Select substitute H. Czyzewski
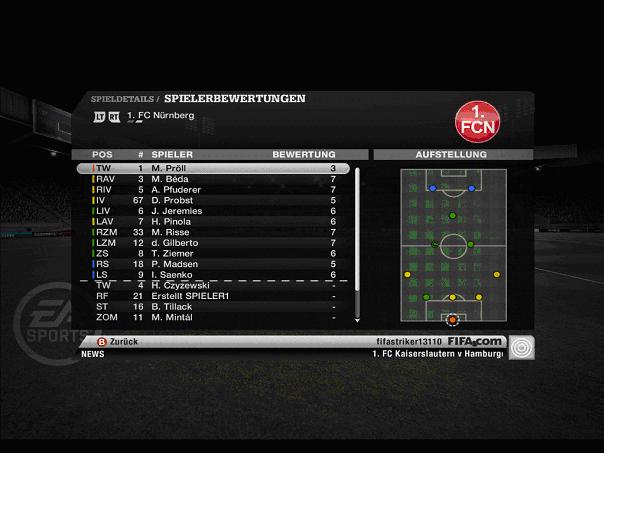 [214, 285]
